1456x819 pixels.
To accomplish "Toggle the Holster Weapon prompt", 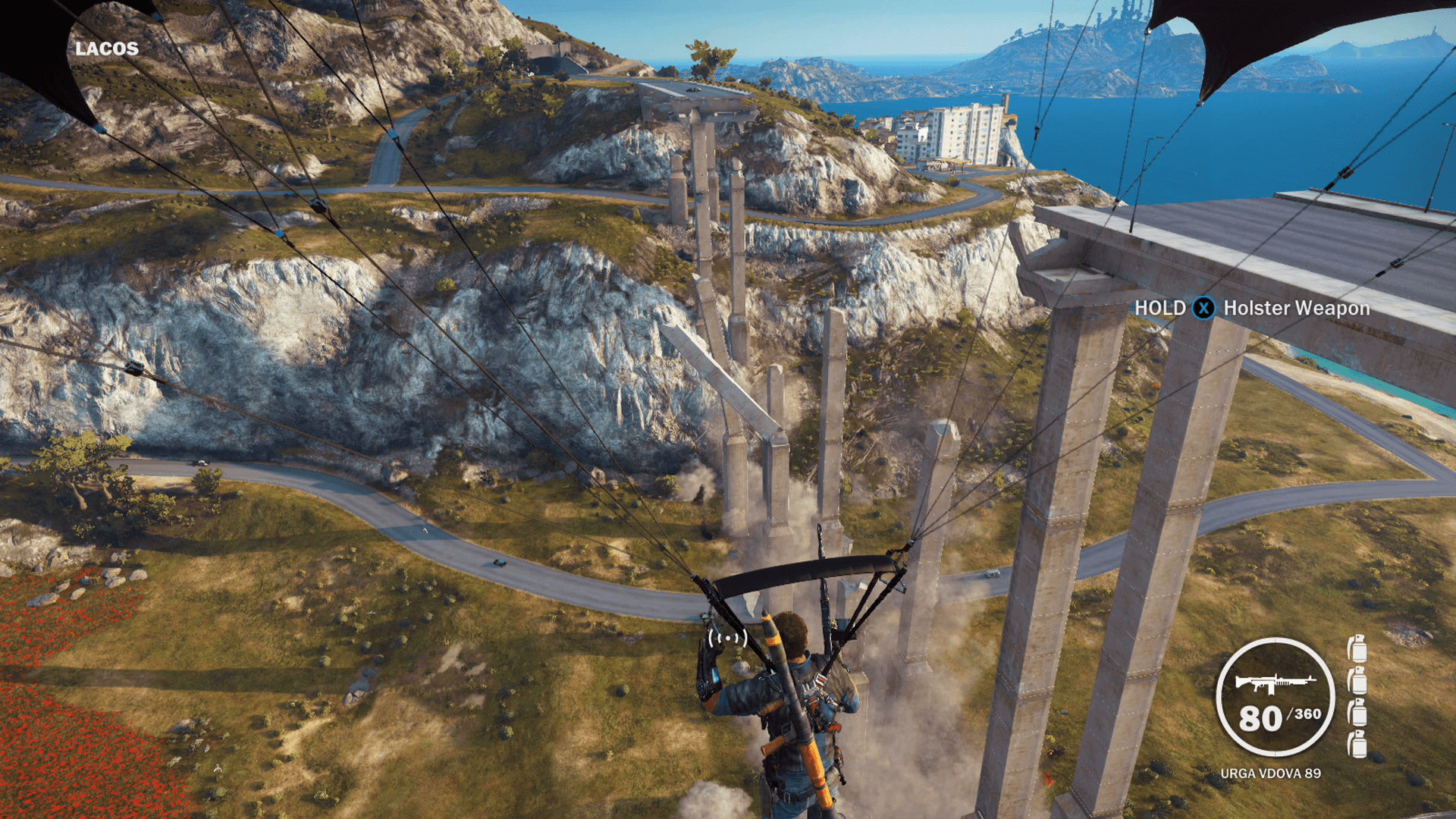I will coord(1295,309).
